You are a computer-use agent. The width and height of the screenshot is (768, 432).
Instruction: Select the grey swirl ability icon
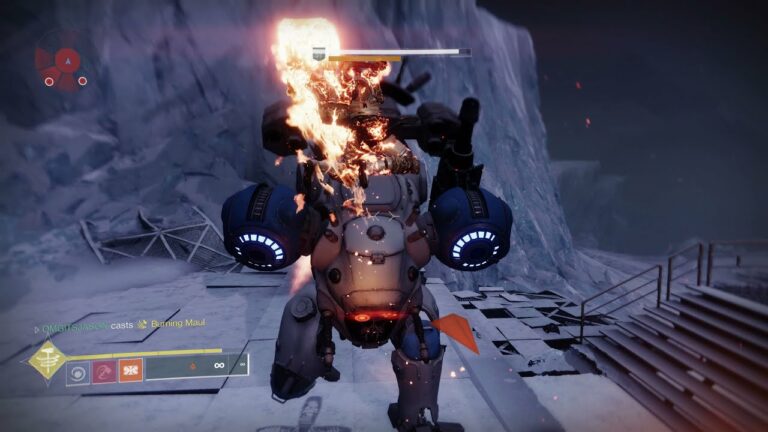(x=79, y=371)
